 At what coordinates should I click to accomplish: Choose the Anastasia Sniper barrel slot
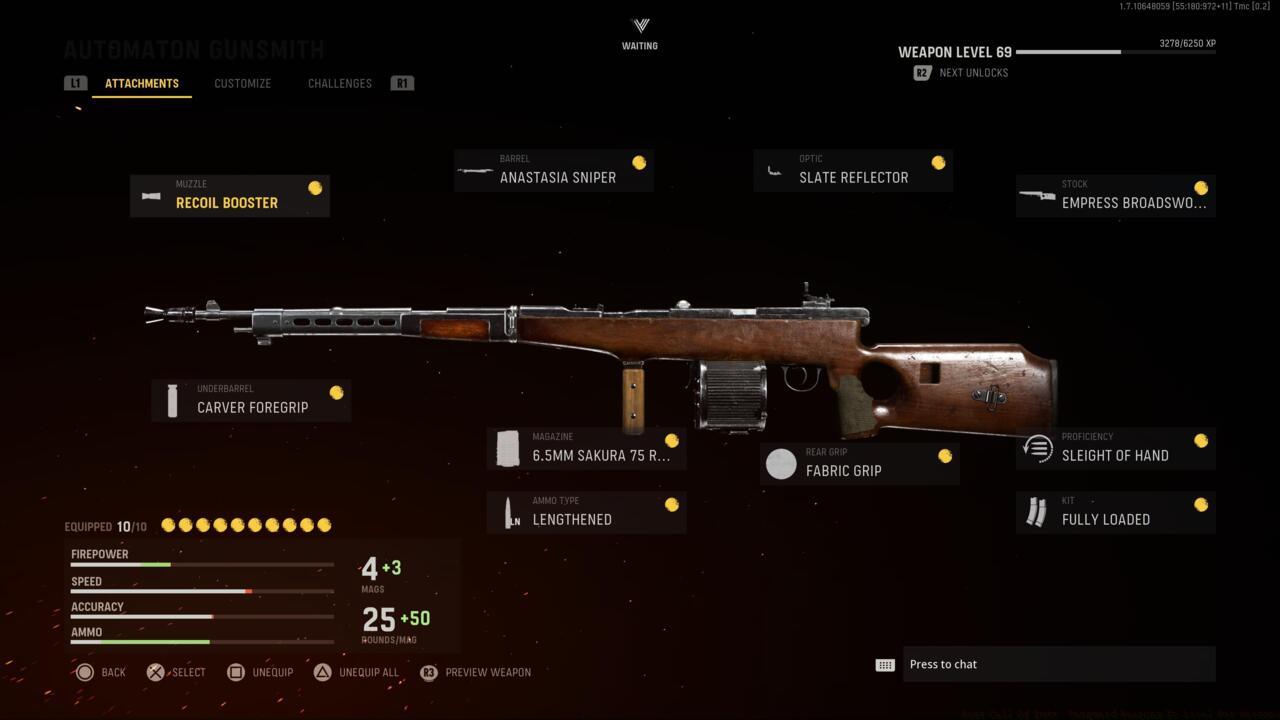click(553, 170)
